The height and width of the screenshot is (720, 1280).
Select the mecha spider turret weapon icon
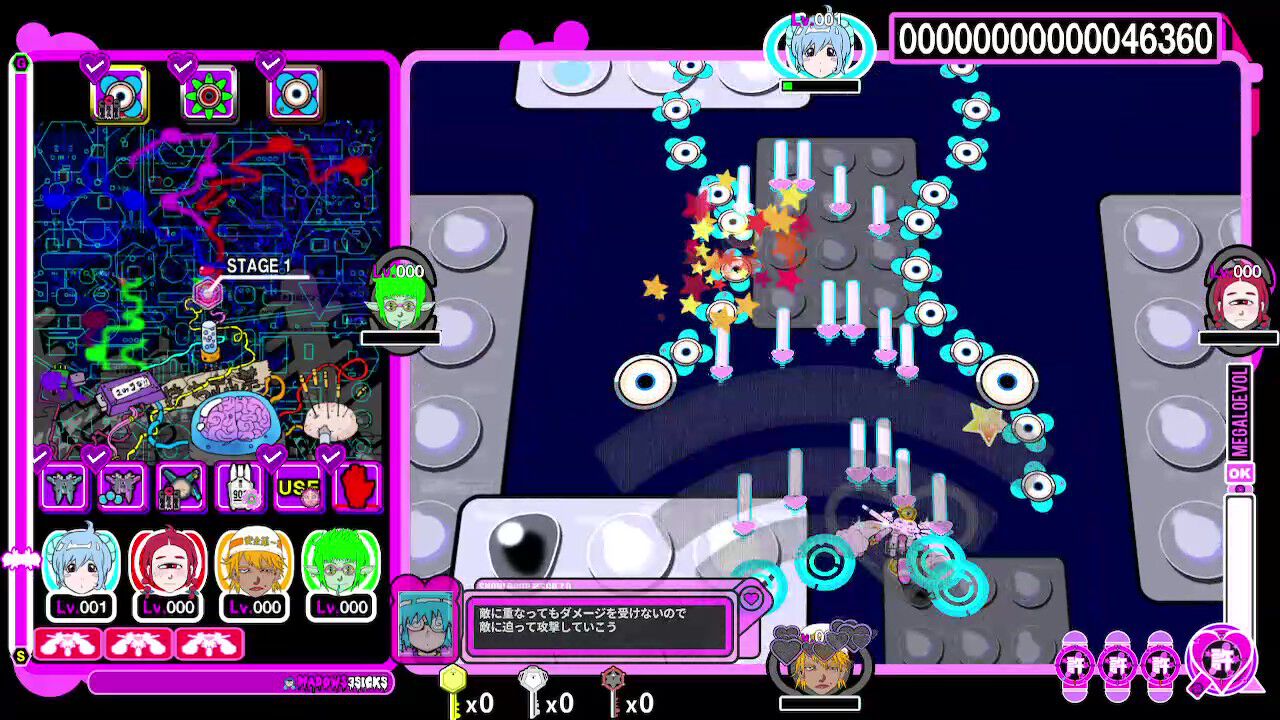coord(180,488)
